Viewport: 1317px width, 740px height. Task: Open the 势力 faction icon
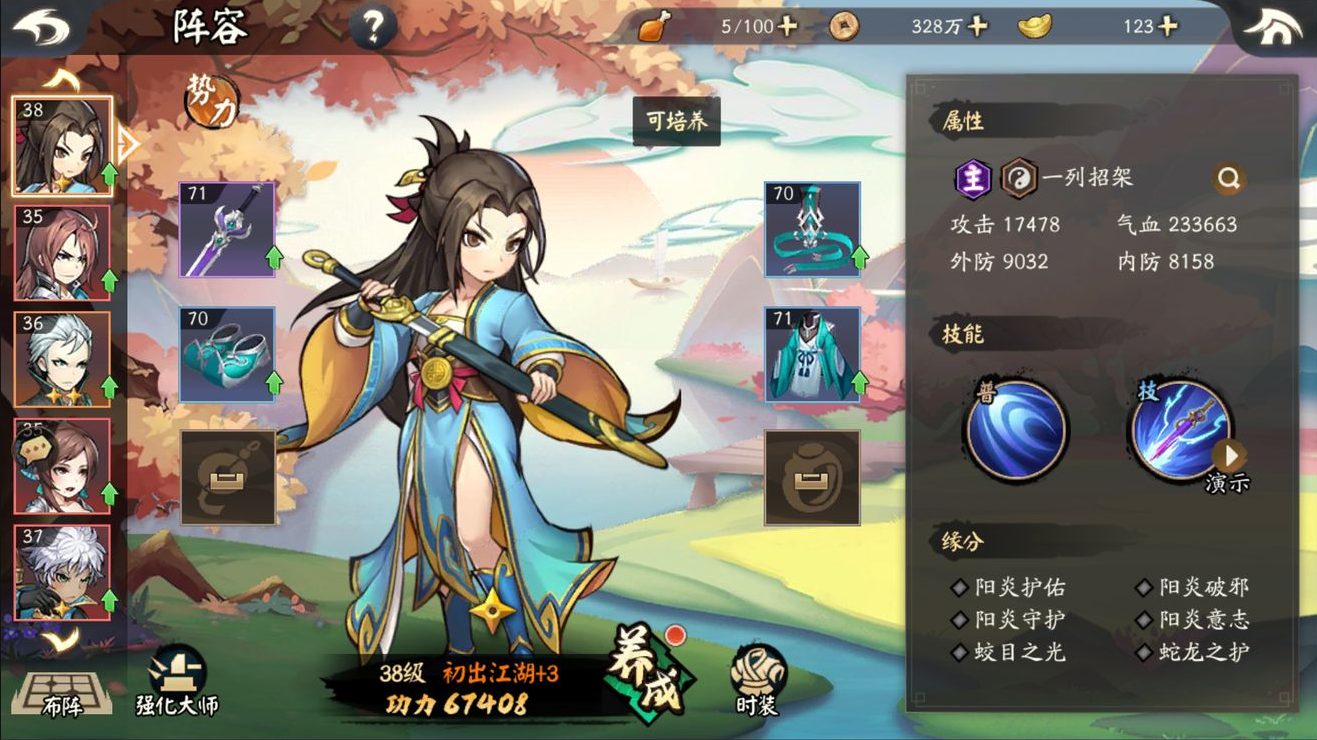pos(212,100)
